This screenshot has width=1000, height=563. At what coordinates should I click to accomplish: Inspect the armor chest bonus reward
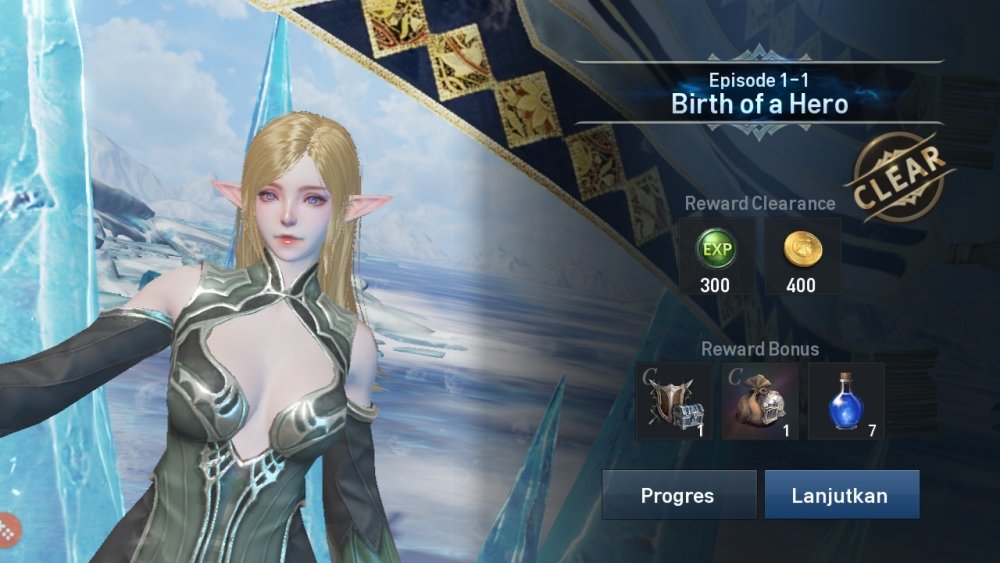(x=674, y=401)
